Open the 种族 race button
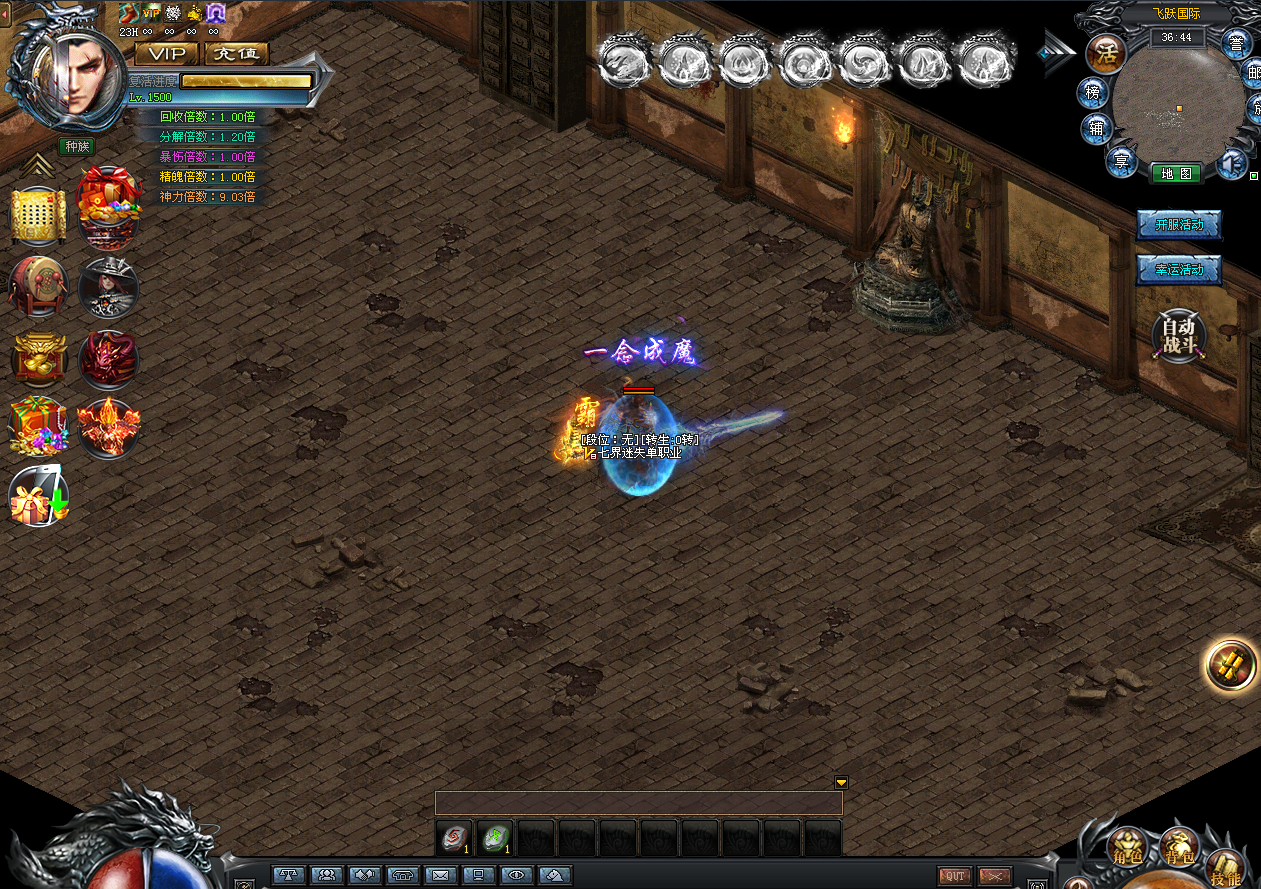The width and height of the screenshot is (1261, 889). (76, 147)
